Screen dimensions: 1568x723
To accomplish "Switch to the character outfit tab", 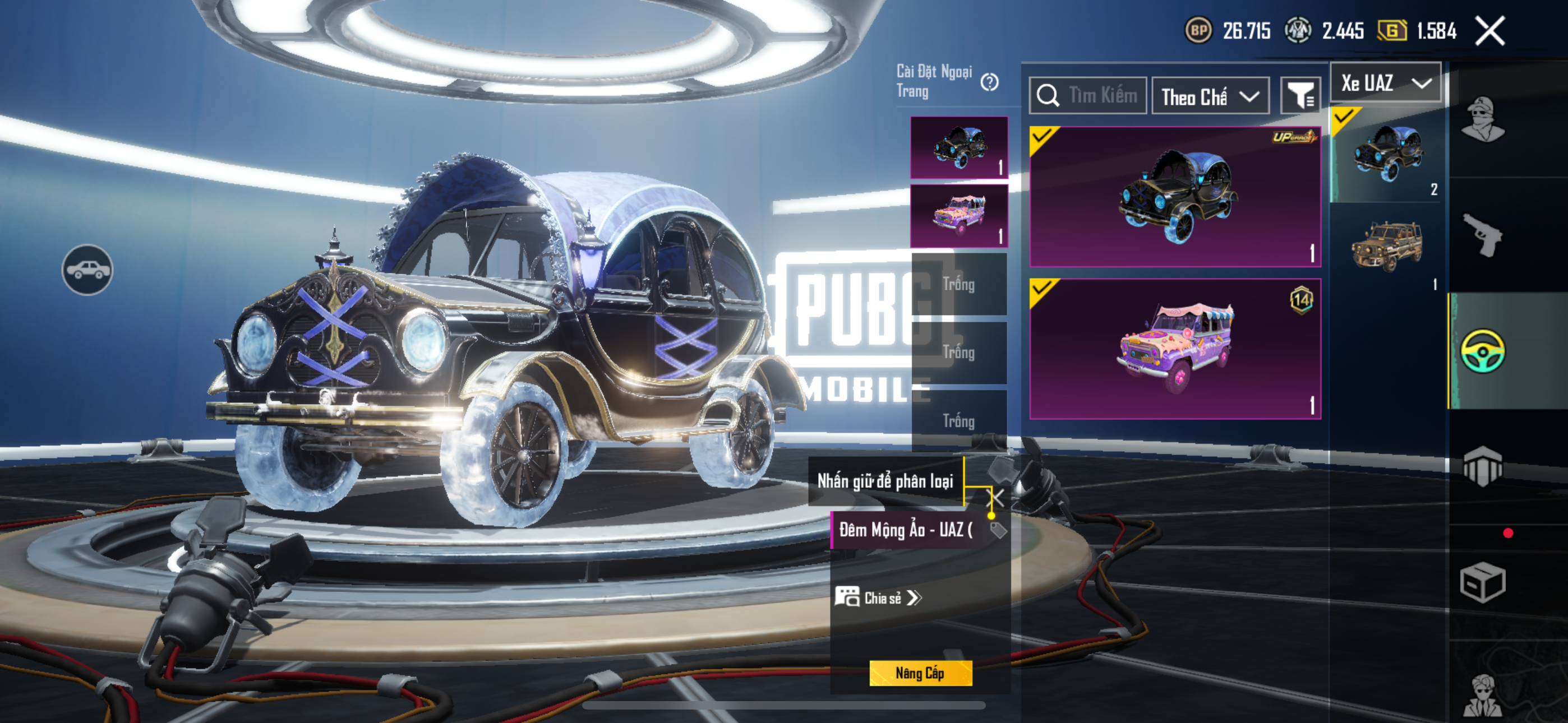I will pyautogui.click(x=1483, y=120).
